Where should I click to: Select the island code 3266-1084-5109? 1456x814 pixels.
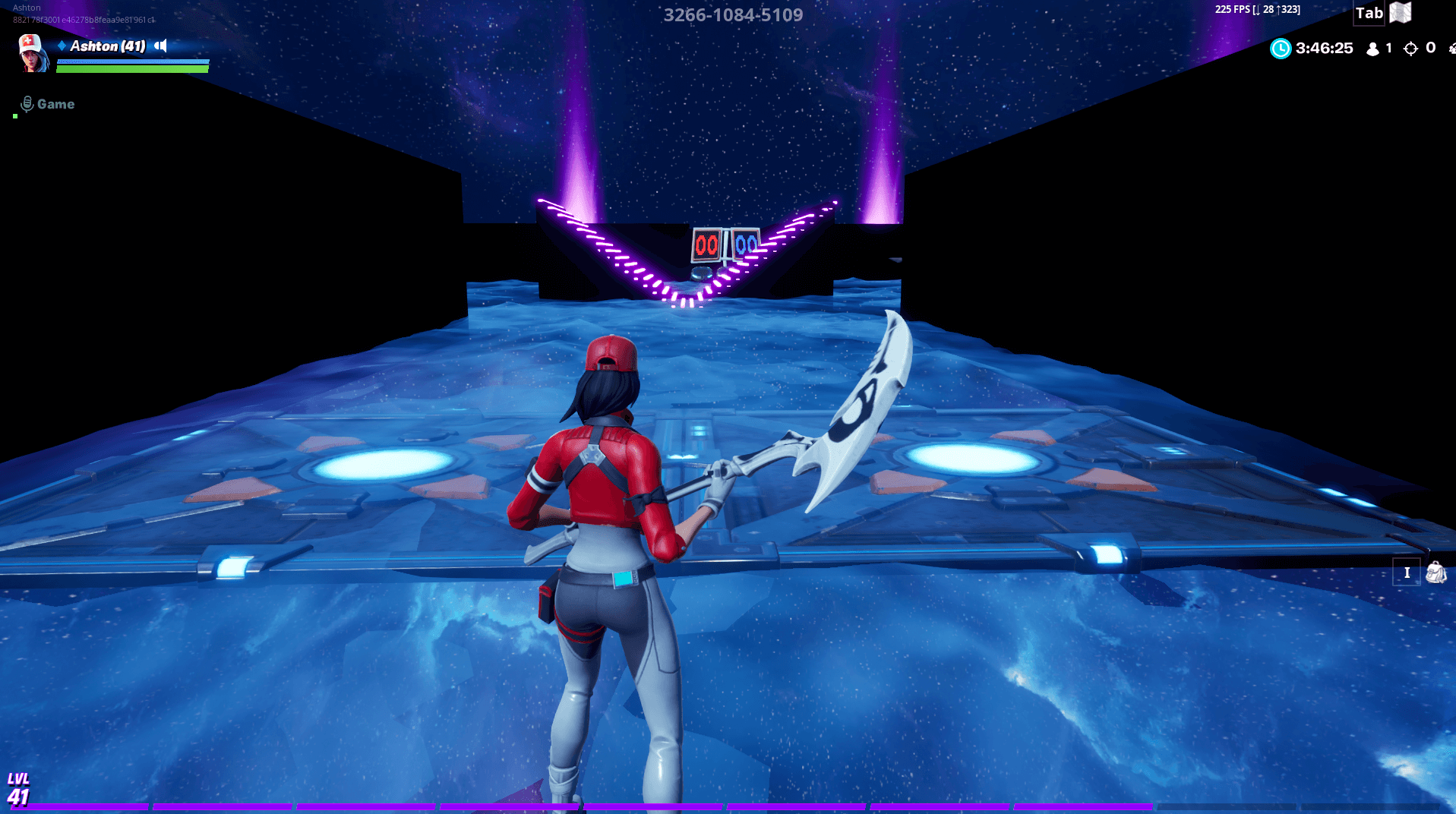point(733,14)
